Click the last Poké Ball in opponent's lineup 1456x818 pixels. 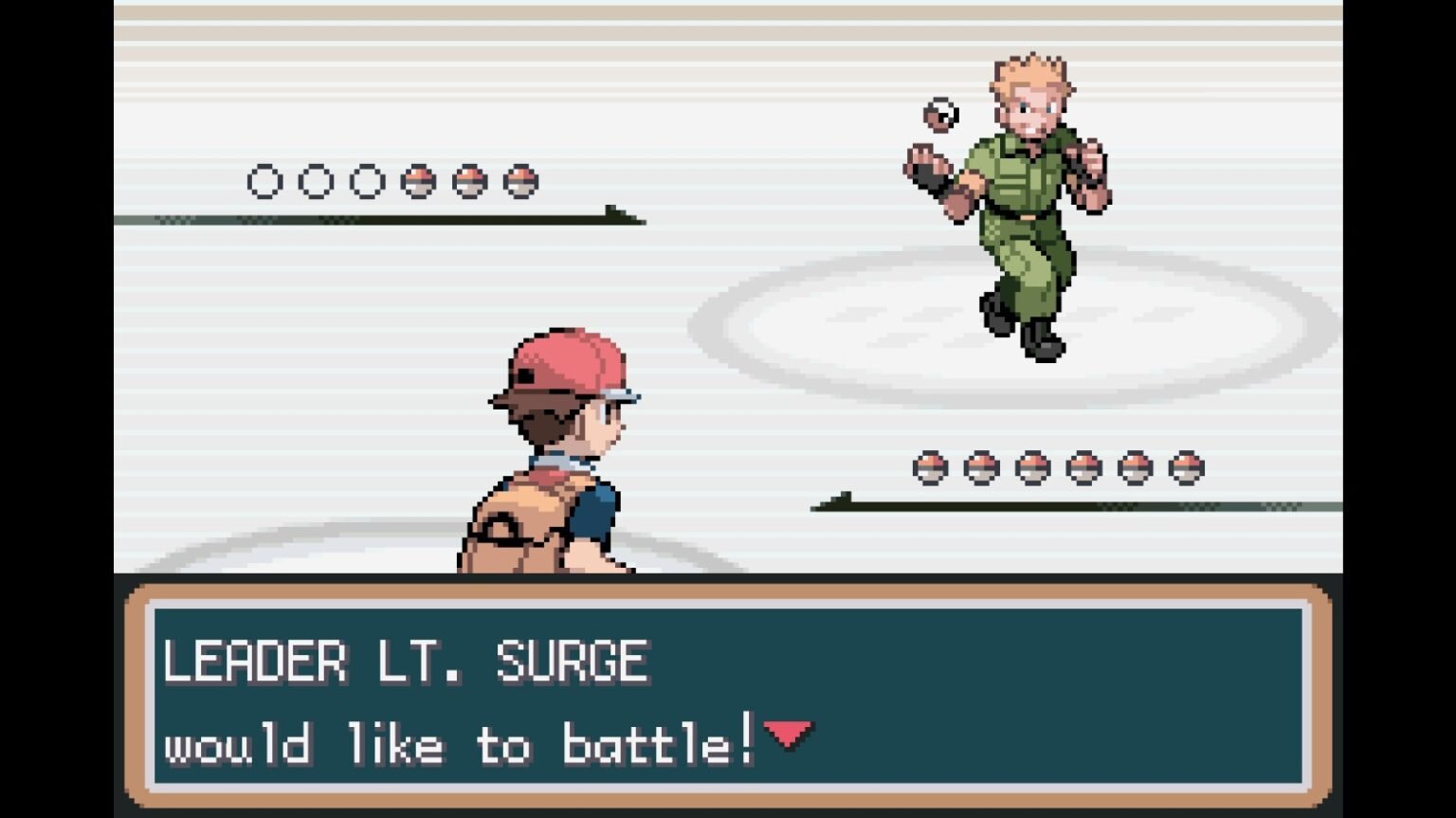click(x=1184, y=466)
